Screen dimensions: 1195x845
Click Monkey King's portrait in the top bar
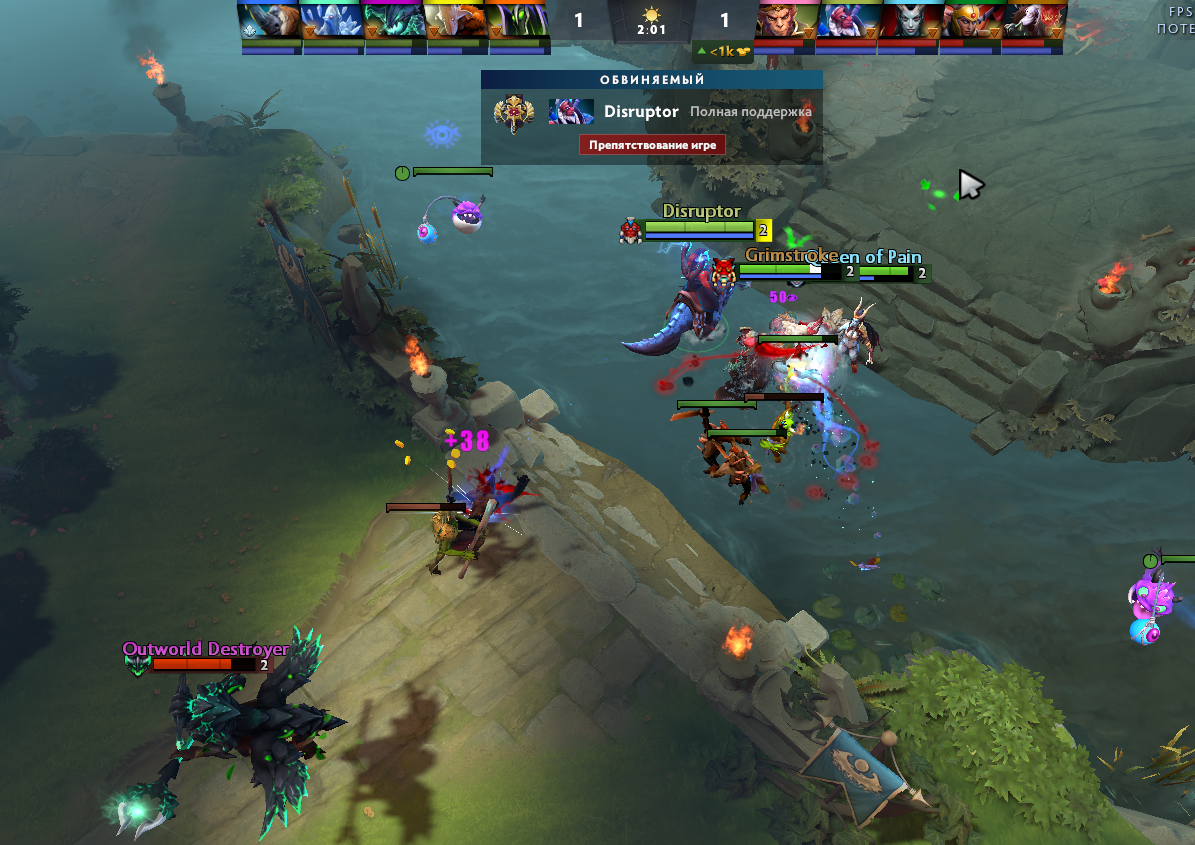coord(787,21)
